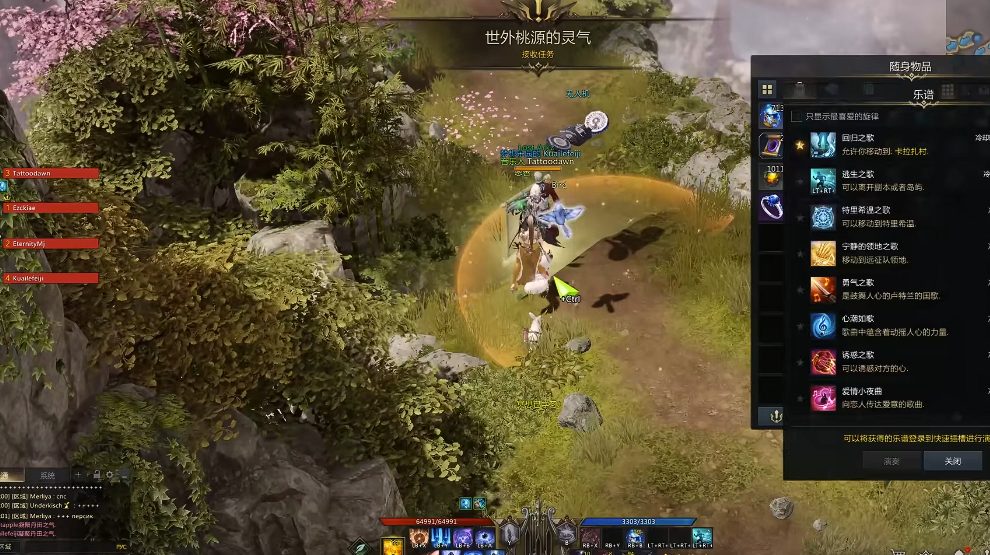
Task: Click the 演奏 play button
Action: tap(891, 461)
